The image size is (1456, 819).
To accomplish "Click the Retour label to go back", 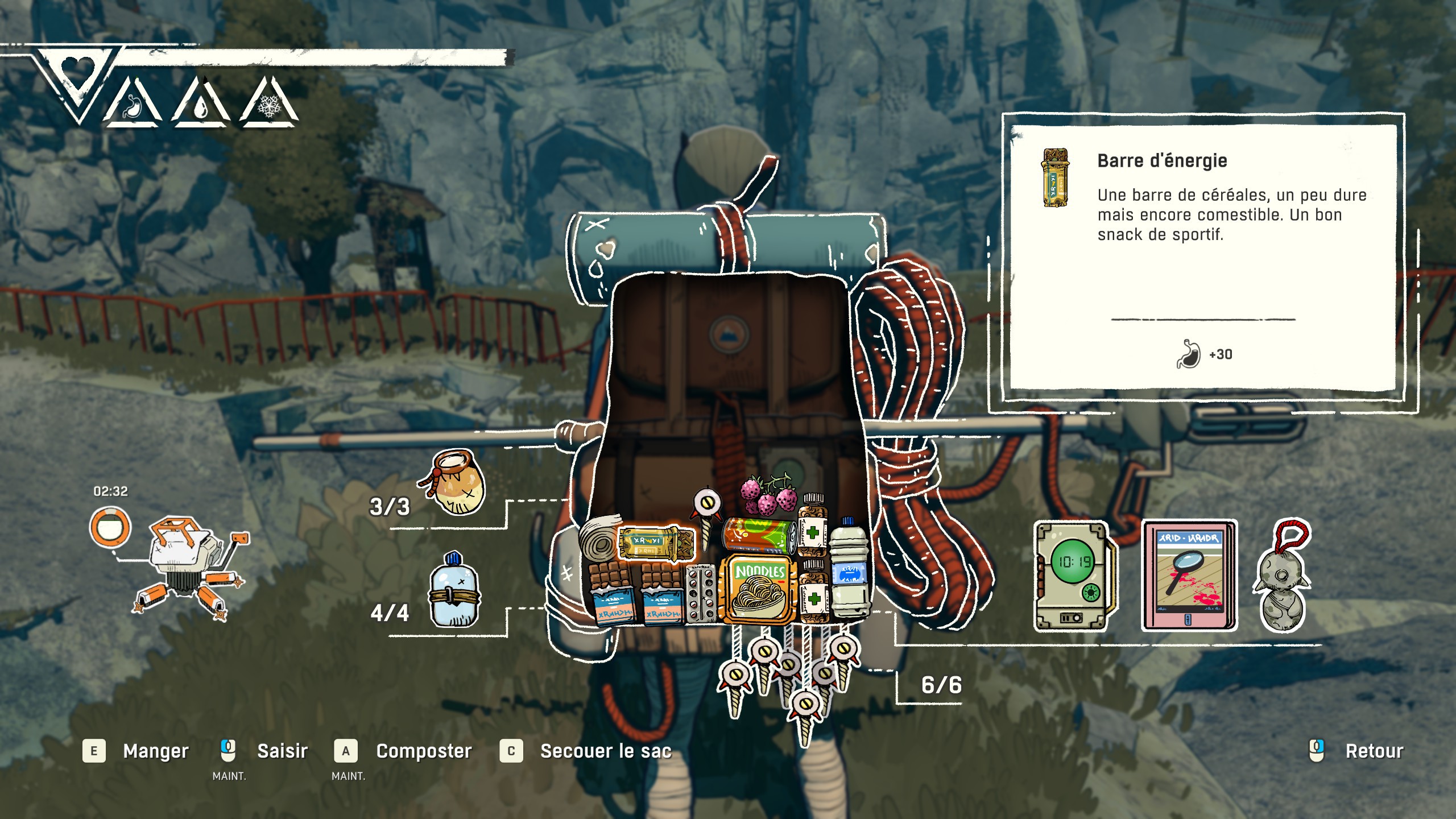I will [x=1374, y=751].
